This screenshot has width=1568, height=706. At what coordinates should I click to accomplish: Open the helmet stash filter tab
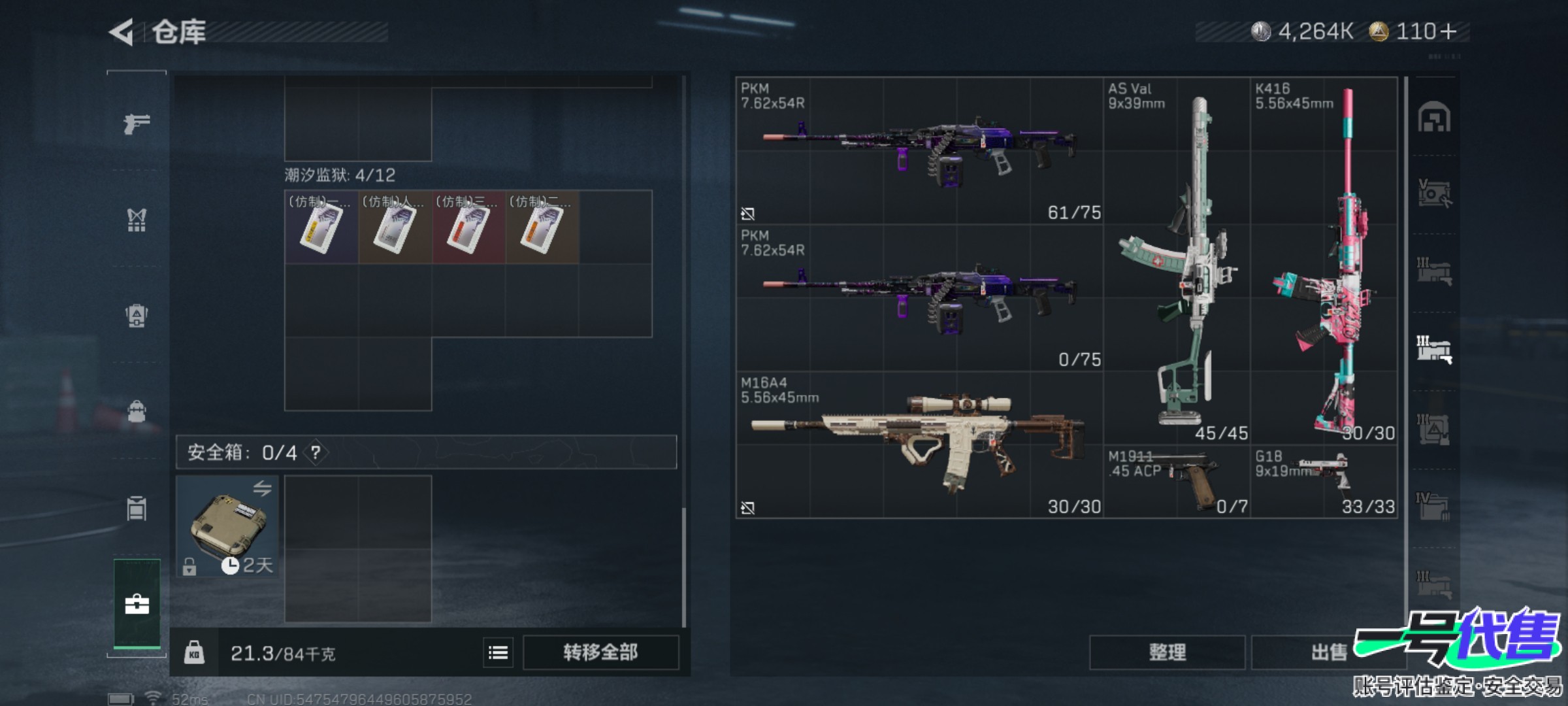(x=1434, y=118)
